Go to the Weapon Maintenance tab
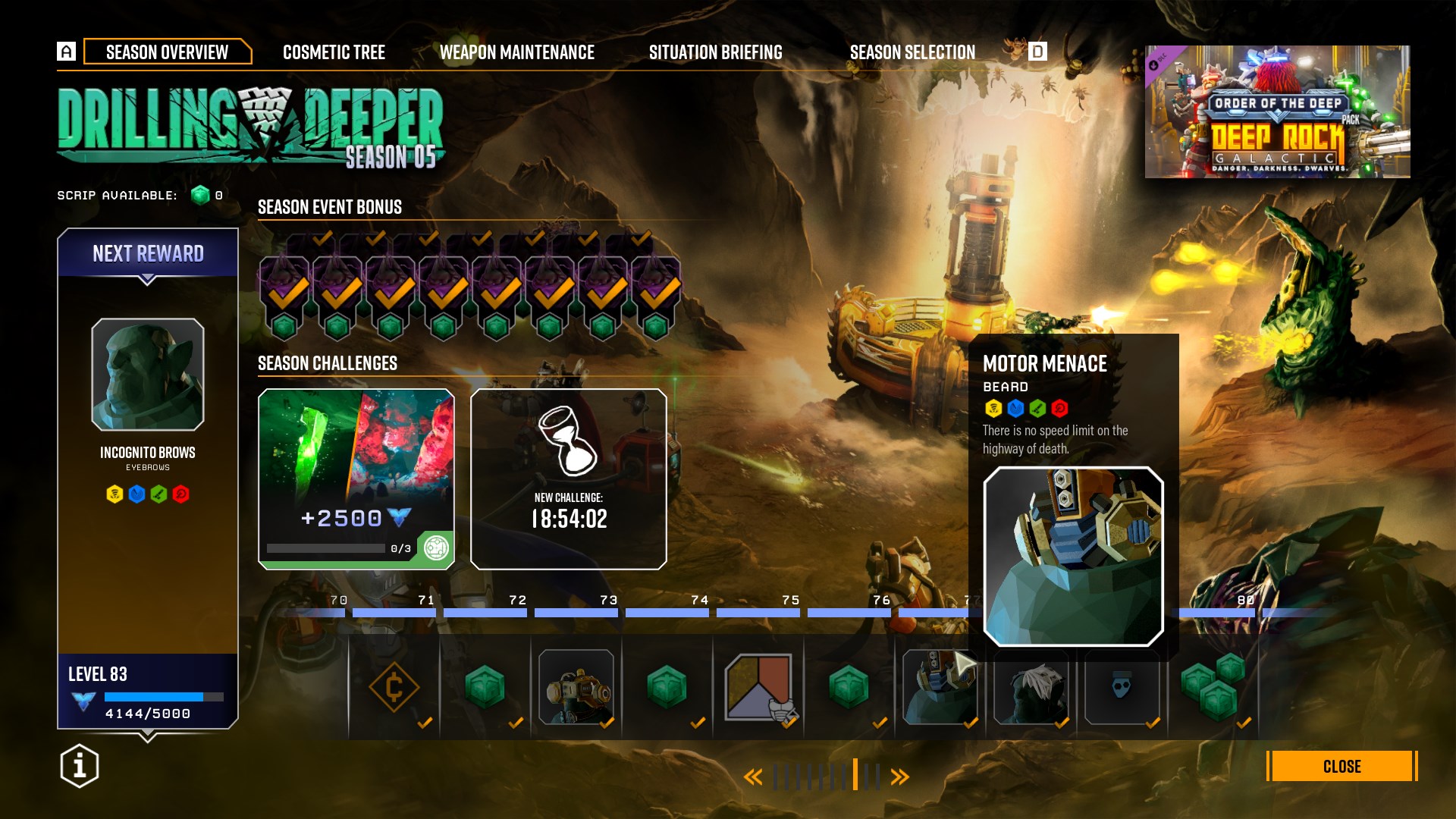This screenshot has height=819, width=1456. click(516, 52)
